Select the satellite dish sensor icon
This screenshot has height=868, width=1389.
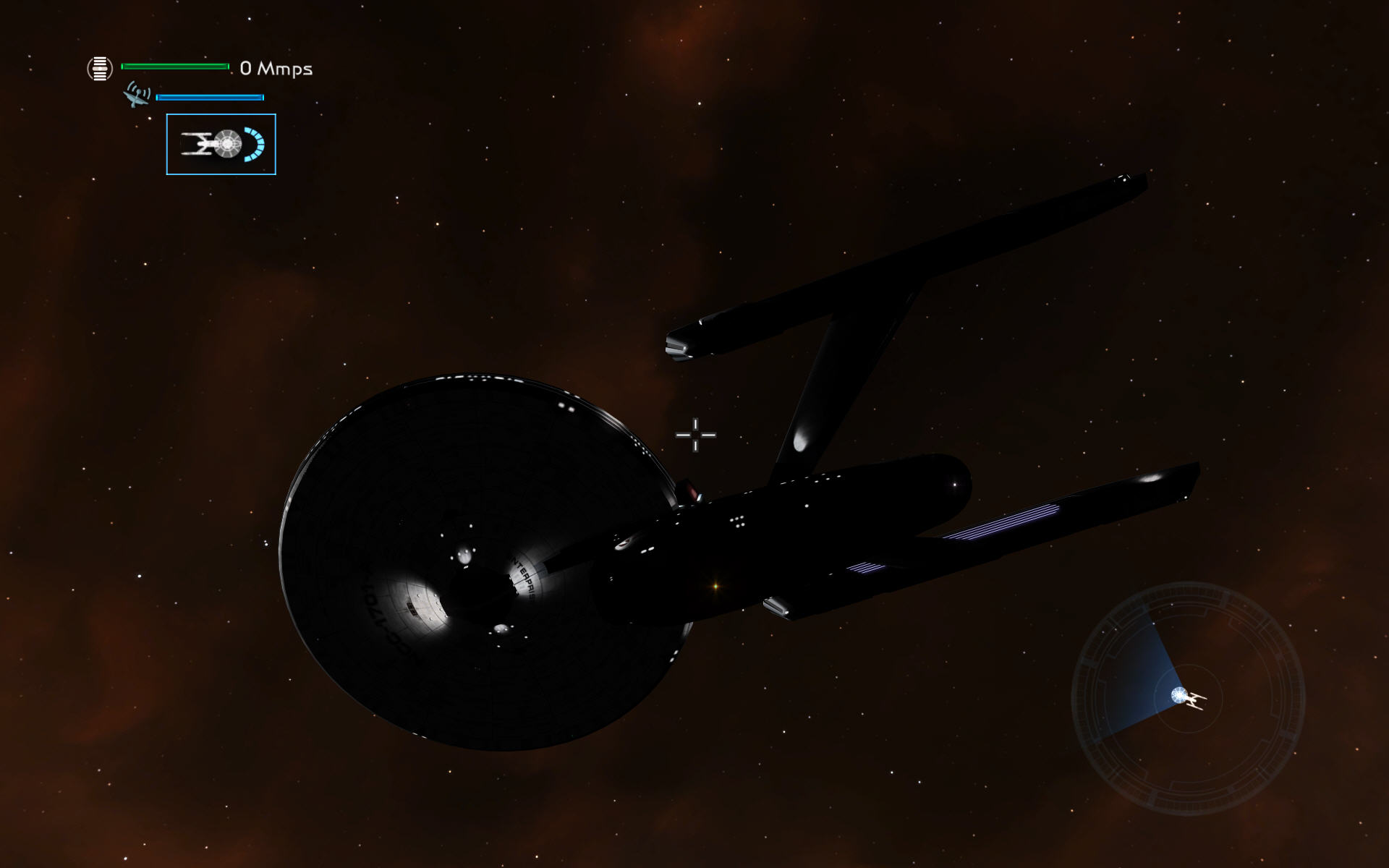tap(137, 95)
